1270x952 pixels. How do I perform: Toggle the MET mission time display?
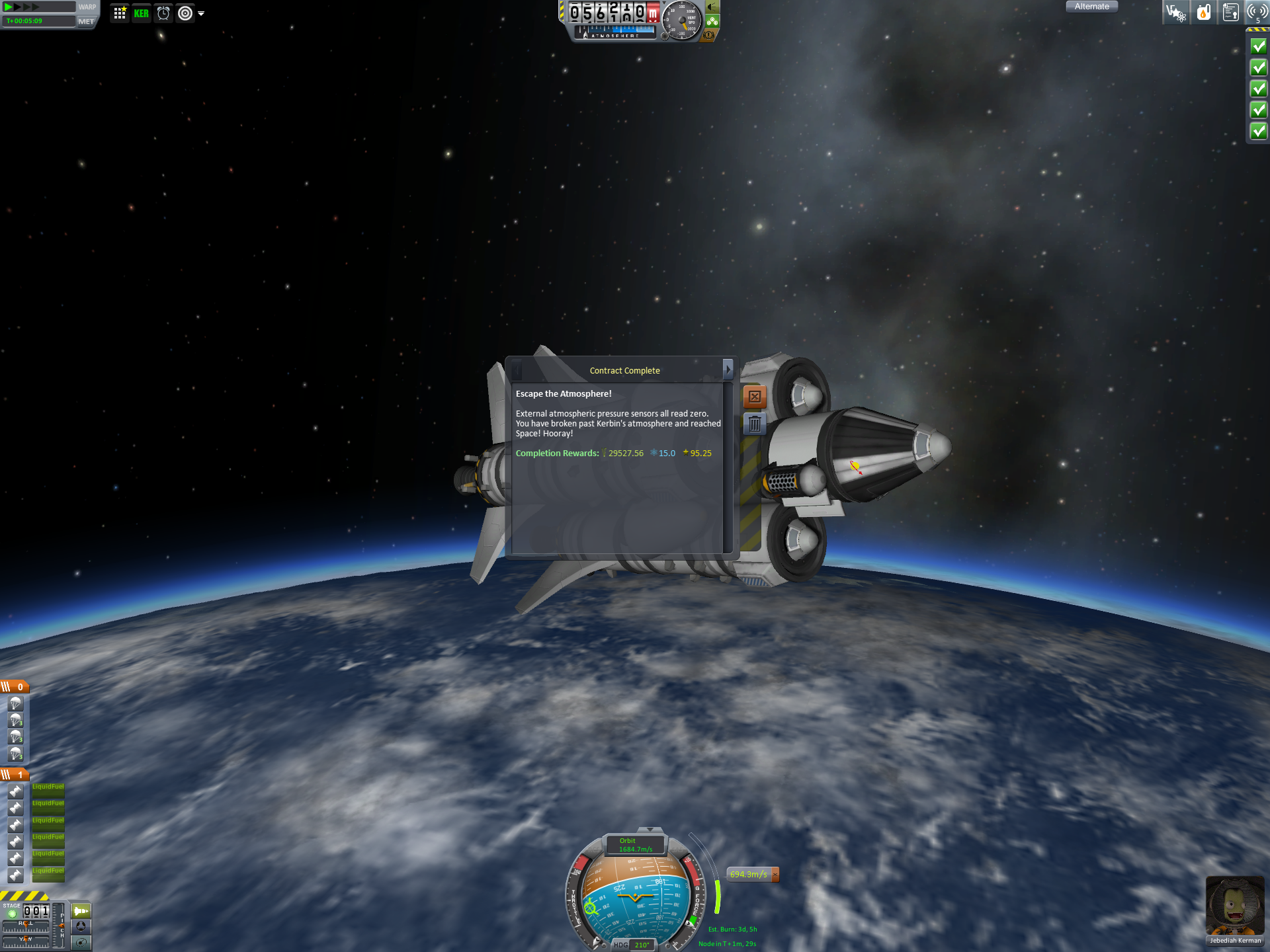coord(86,21)
